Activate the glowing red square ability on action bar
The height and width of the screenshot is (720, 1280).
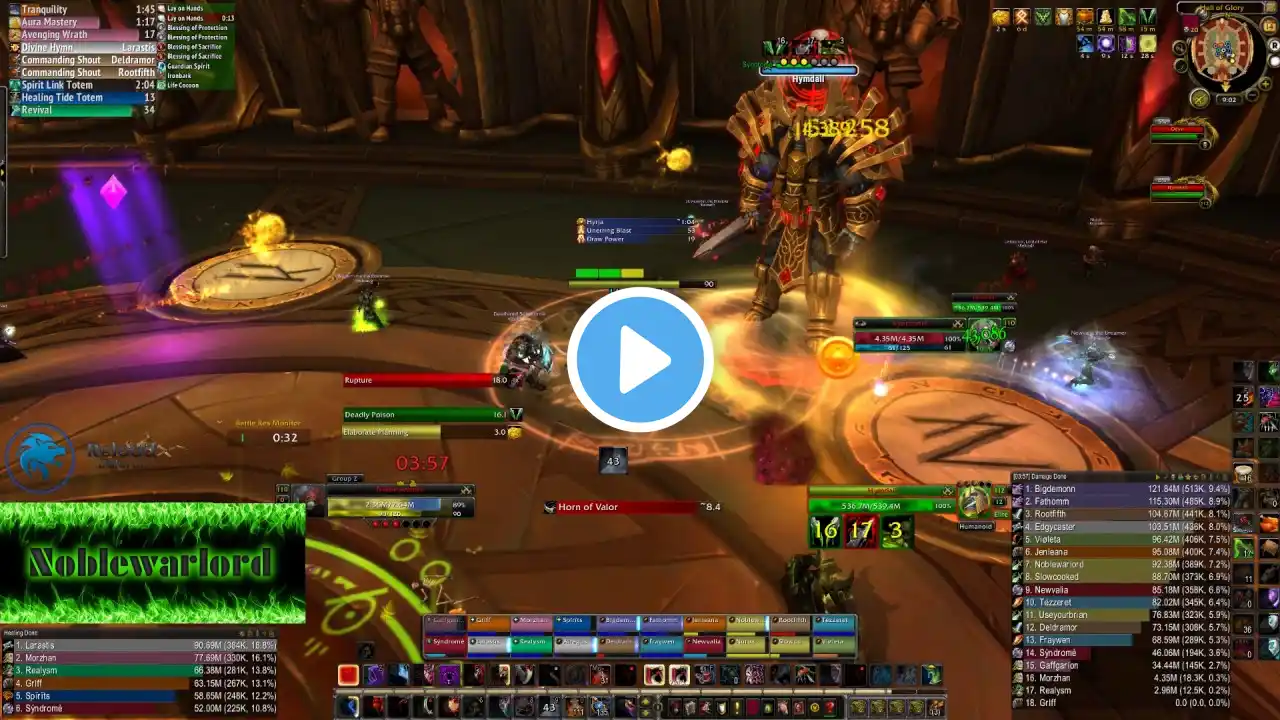(x=348, y=675)
